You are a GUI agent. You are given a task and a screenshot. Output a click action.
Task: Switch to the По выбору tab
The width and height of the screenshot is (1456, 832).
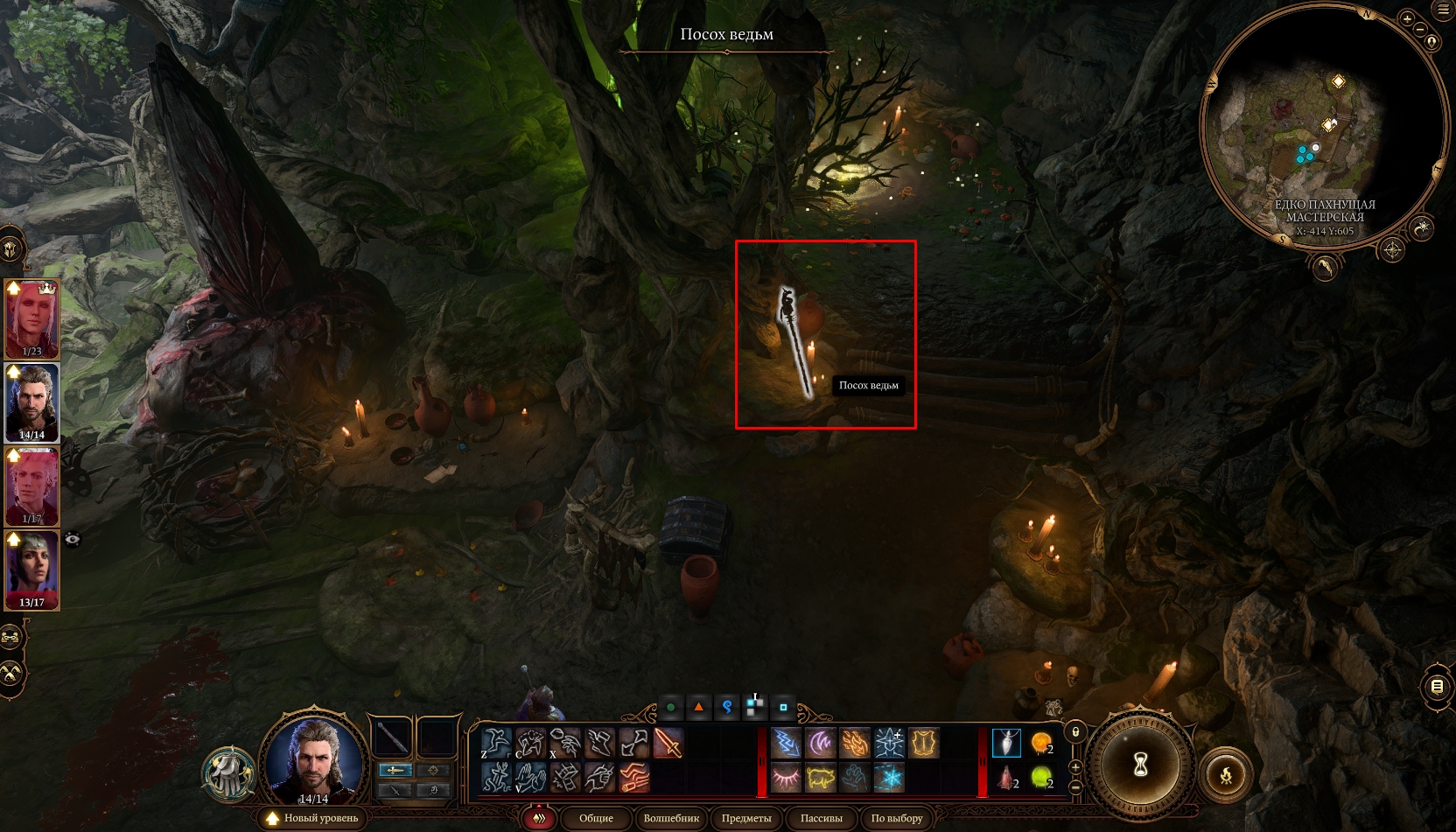pyautogui.click(x=897, y=818)
